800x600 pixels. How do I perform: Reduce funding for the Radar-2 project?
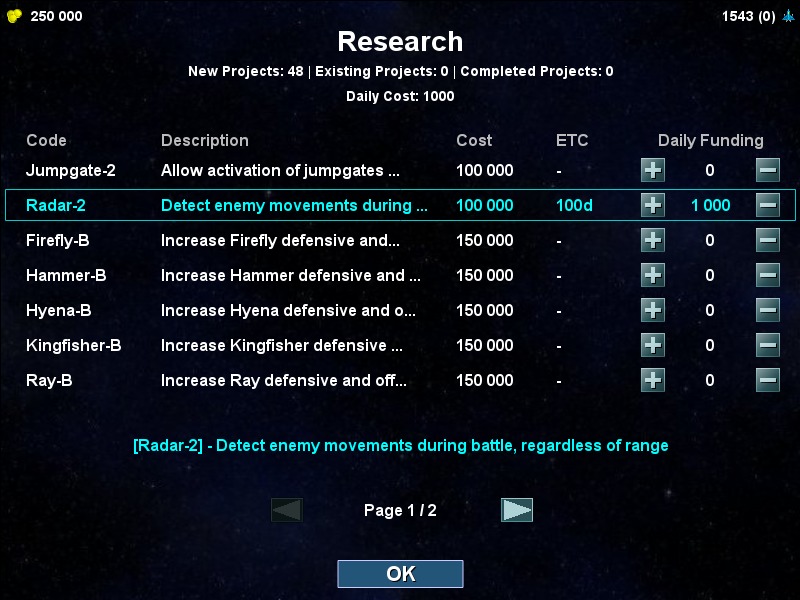[768, 205]
